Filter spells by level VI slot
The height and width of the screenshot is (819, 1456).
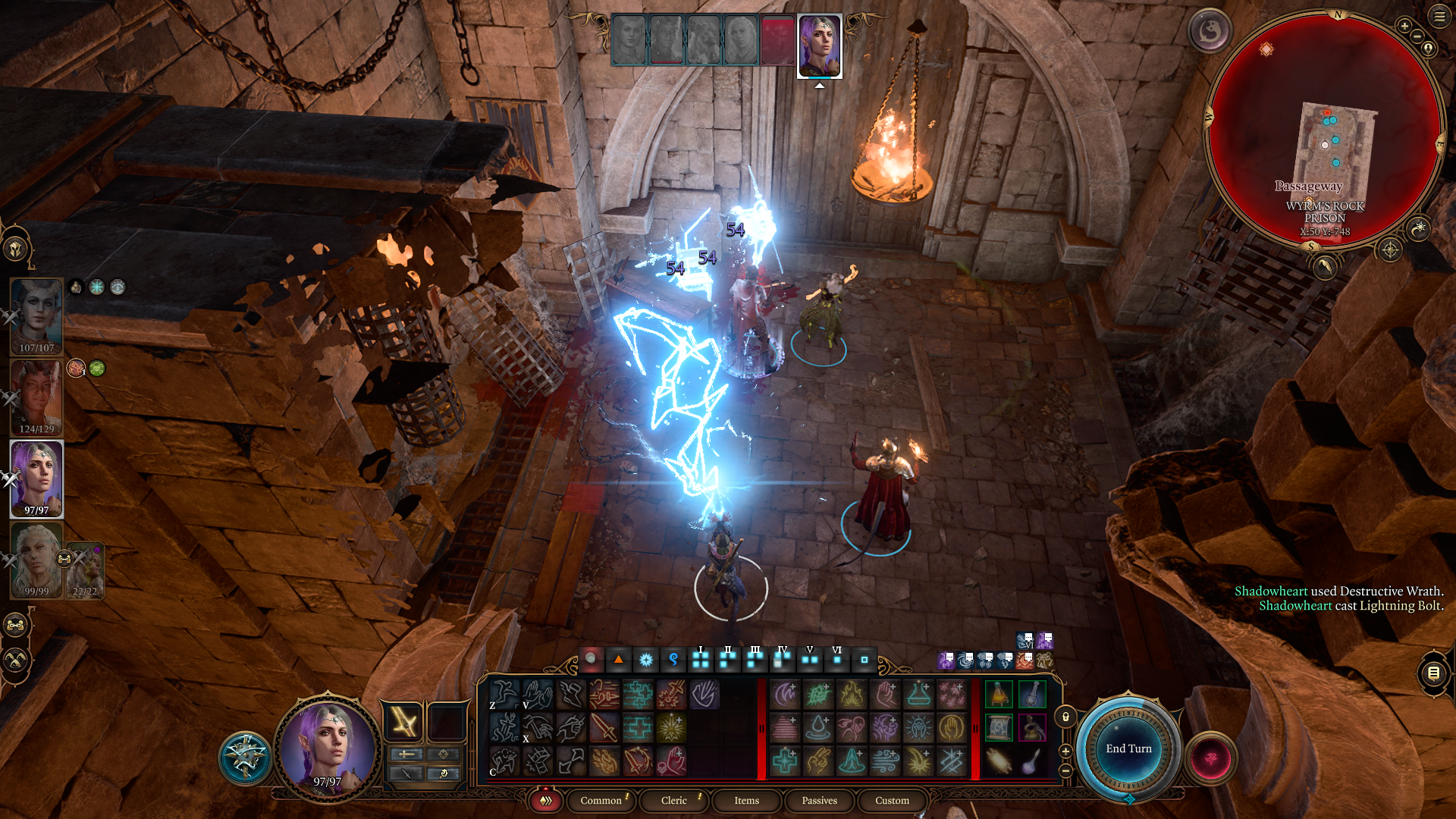pos(836,660)
